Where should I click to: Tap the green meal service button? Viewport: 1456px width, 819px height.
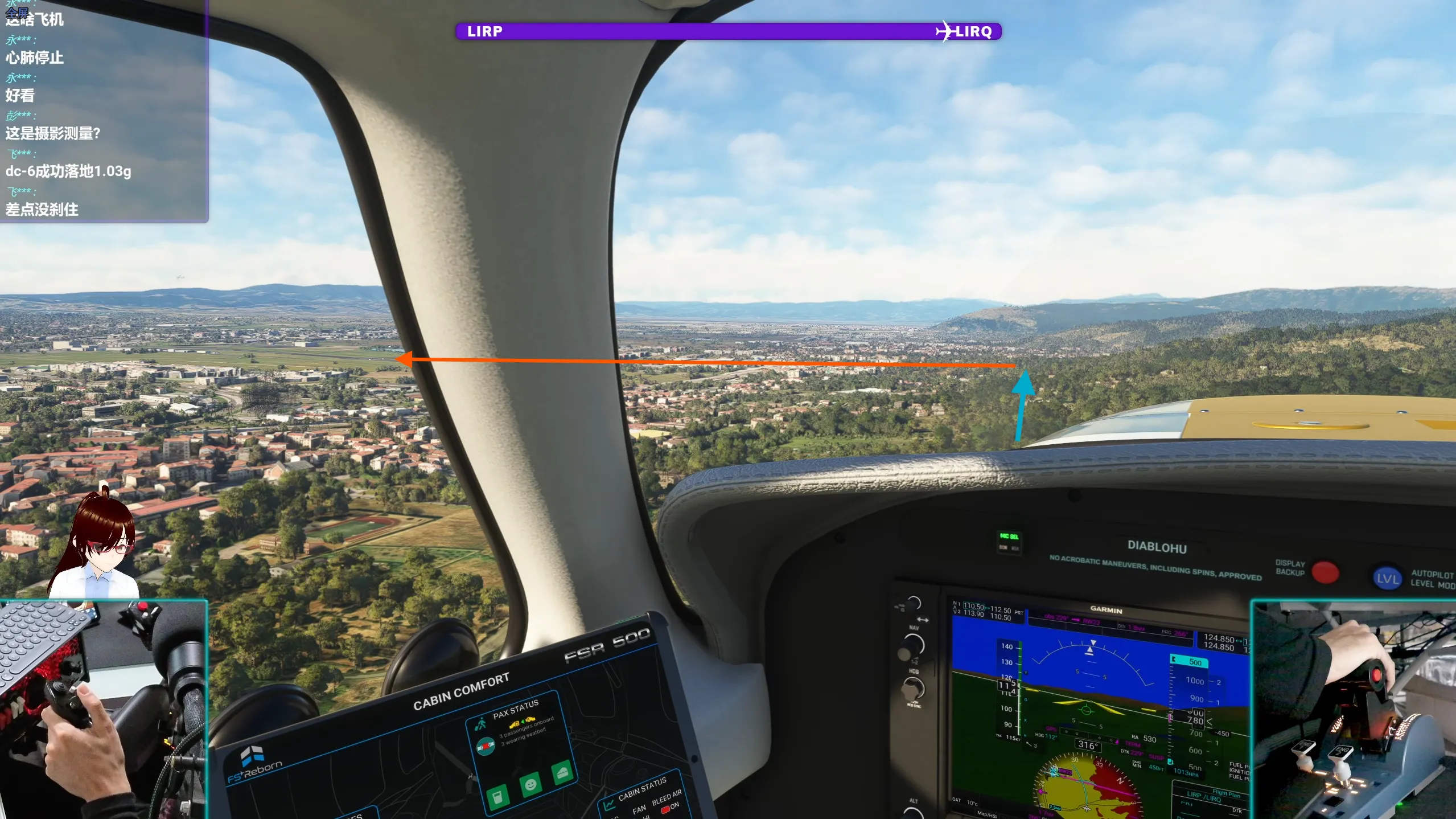pyautogui.click(x=562, y=773)
